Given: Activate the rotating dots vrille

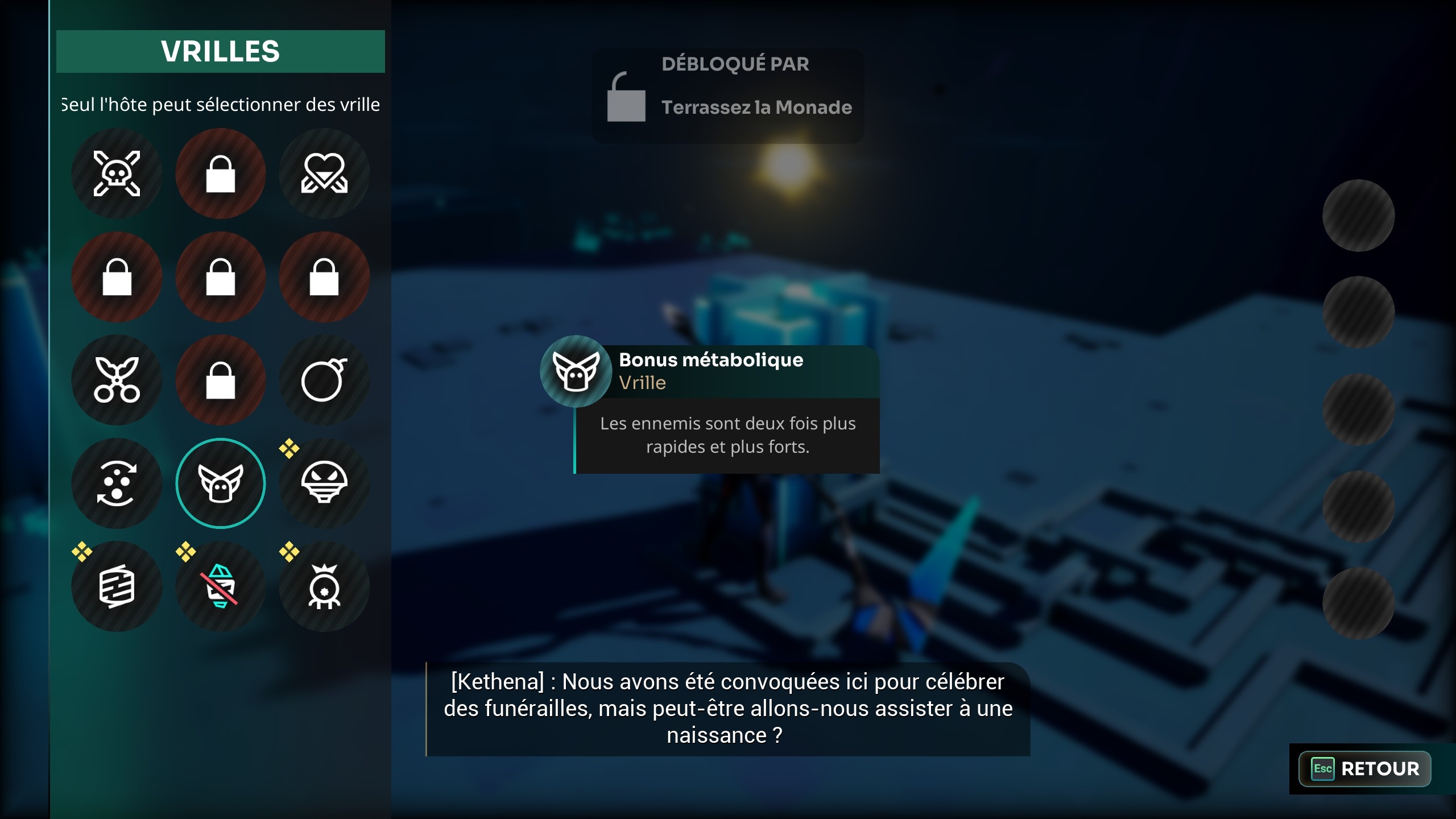Looking at the screenshot, I should (x=117, y=483).
